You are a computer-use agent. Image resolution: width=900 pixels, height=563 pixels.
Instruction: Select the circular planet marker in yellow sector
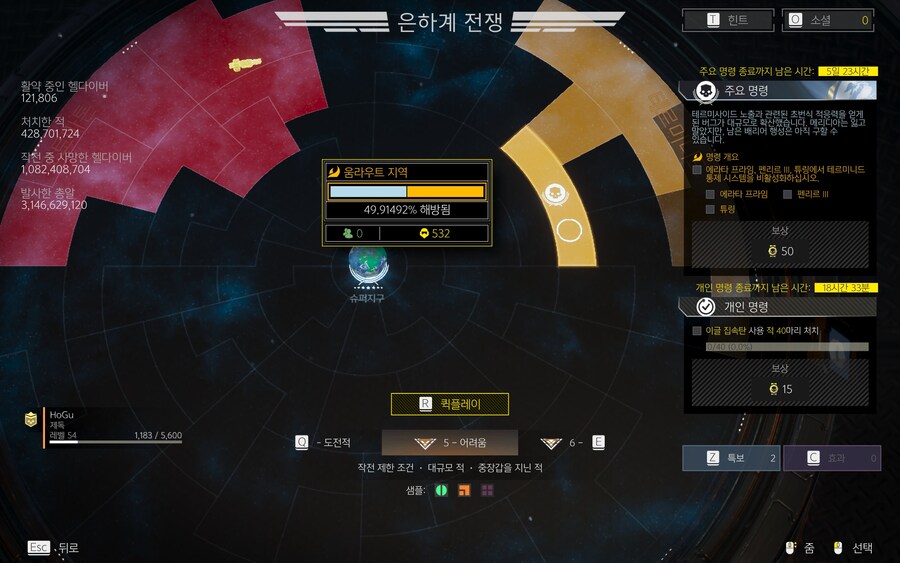(569, 231)
